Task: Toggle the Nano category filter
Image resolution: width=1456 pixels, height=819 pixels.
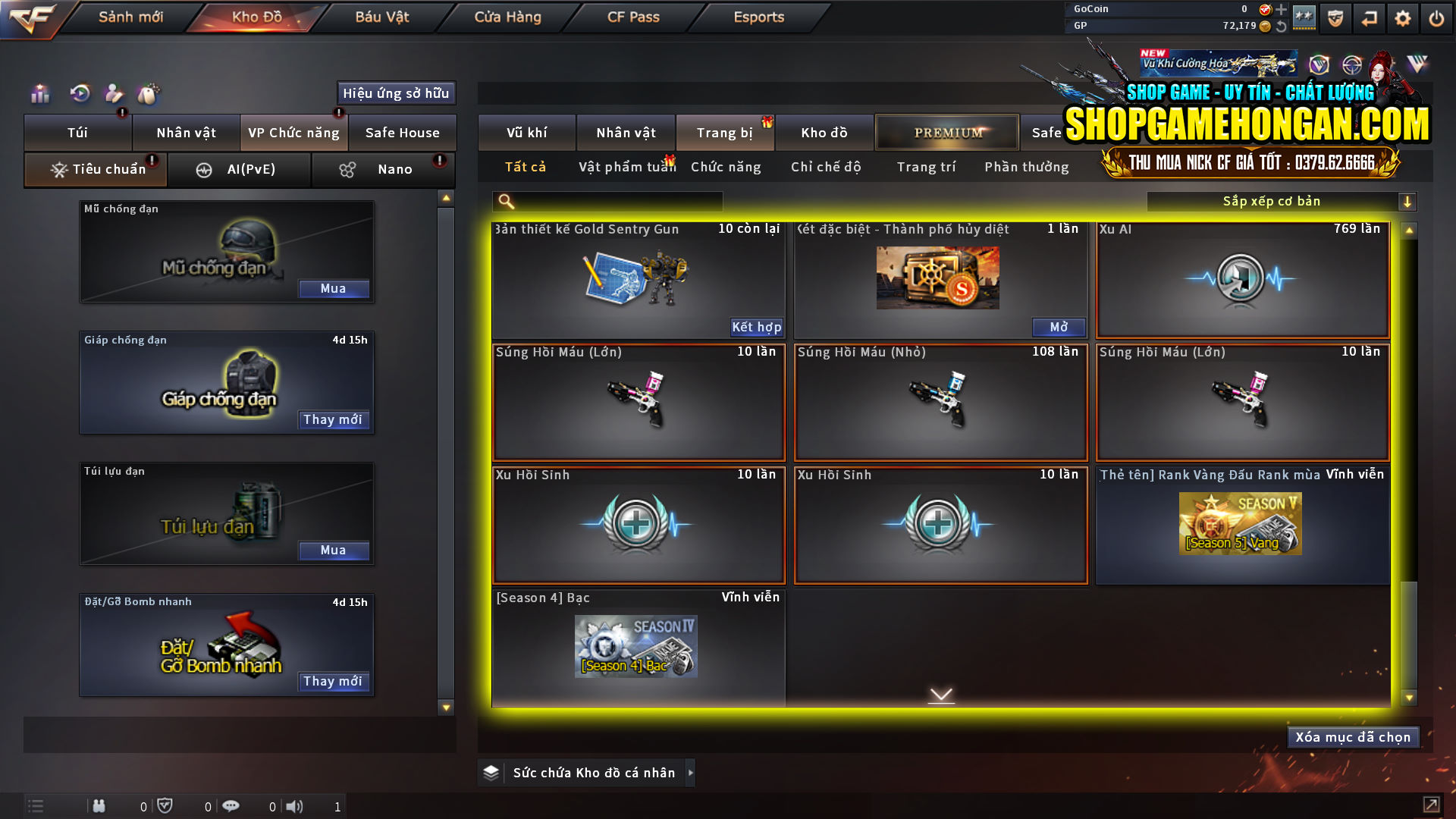Action: [x=383, y=169]
